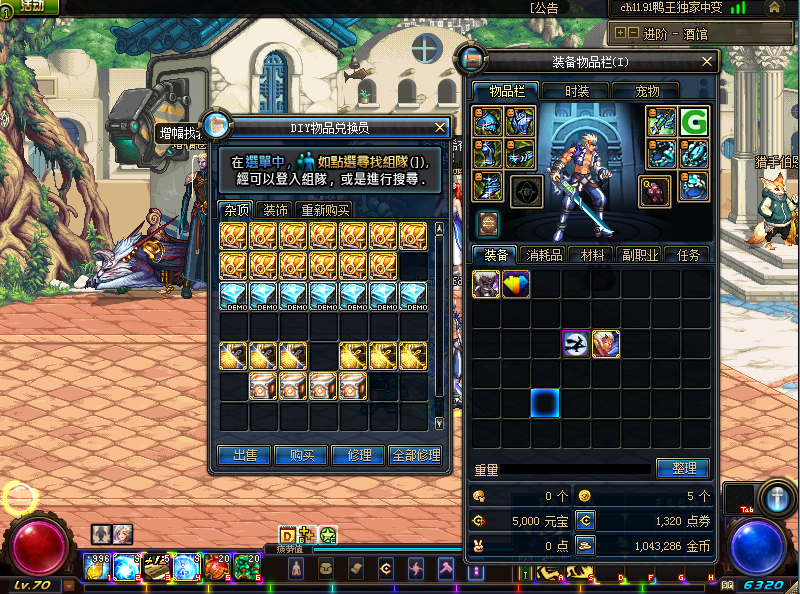Close the DIY物品兑换员 shop window
Screen dimensions: 800x594
(x=439, y=128)
